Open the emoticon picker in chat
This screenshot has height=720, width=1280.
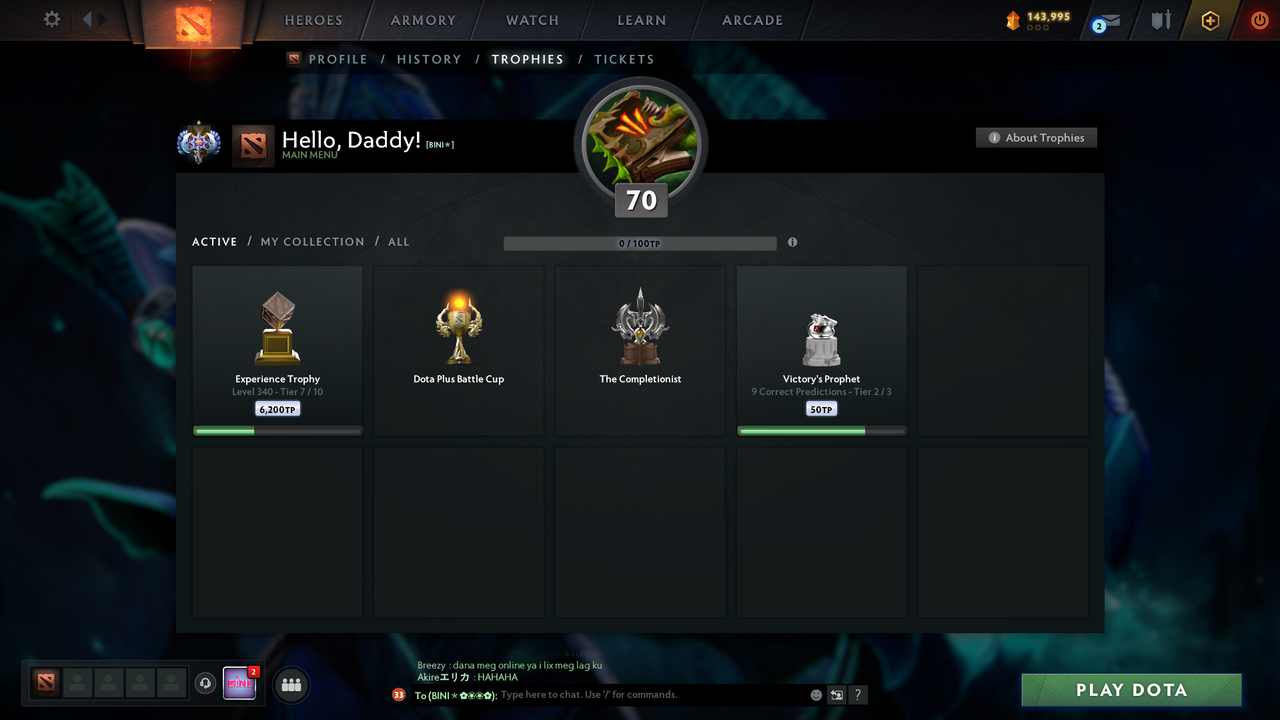coord(814,694)
